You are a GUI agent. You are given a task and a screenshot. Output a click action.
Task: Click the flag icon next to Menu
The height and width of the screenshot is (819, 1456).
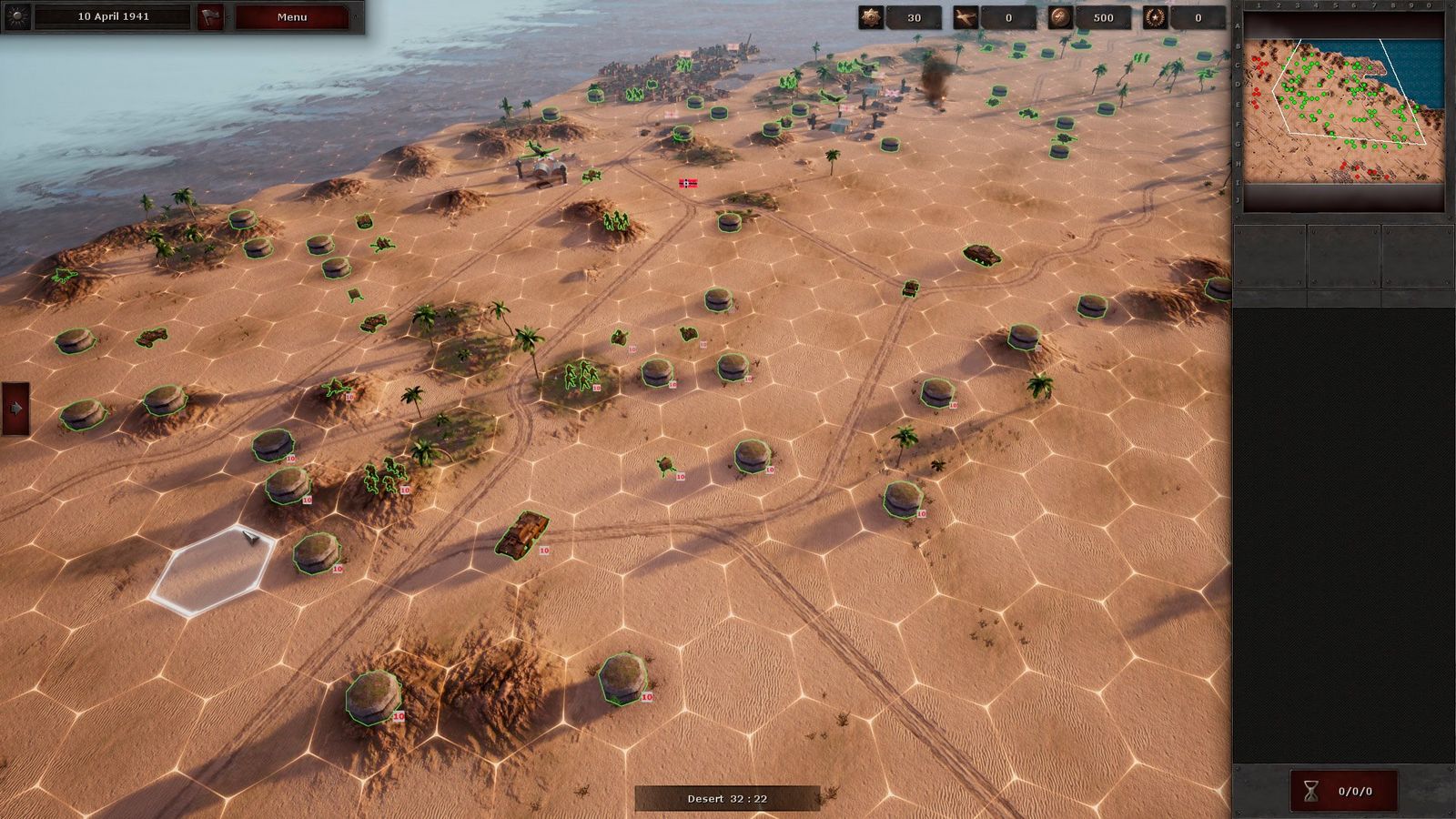point(210,17)
